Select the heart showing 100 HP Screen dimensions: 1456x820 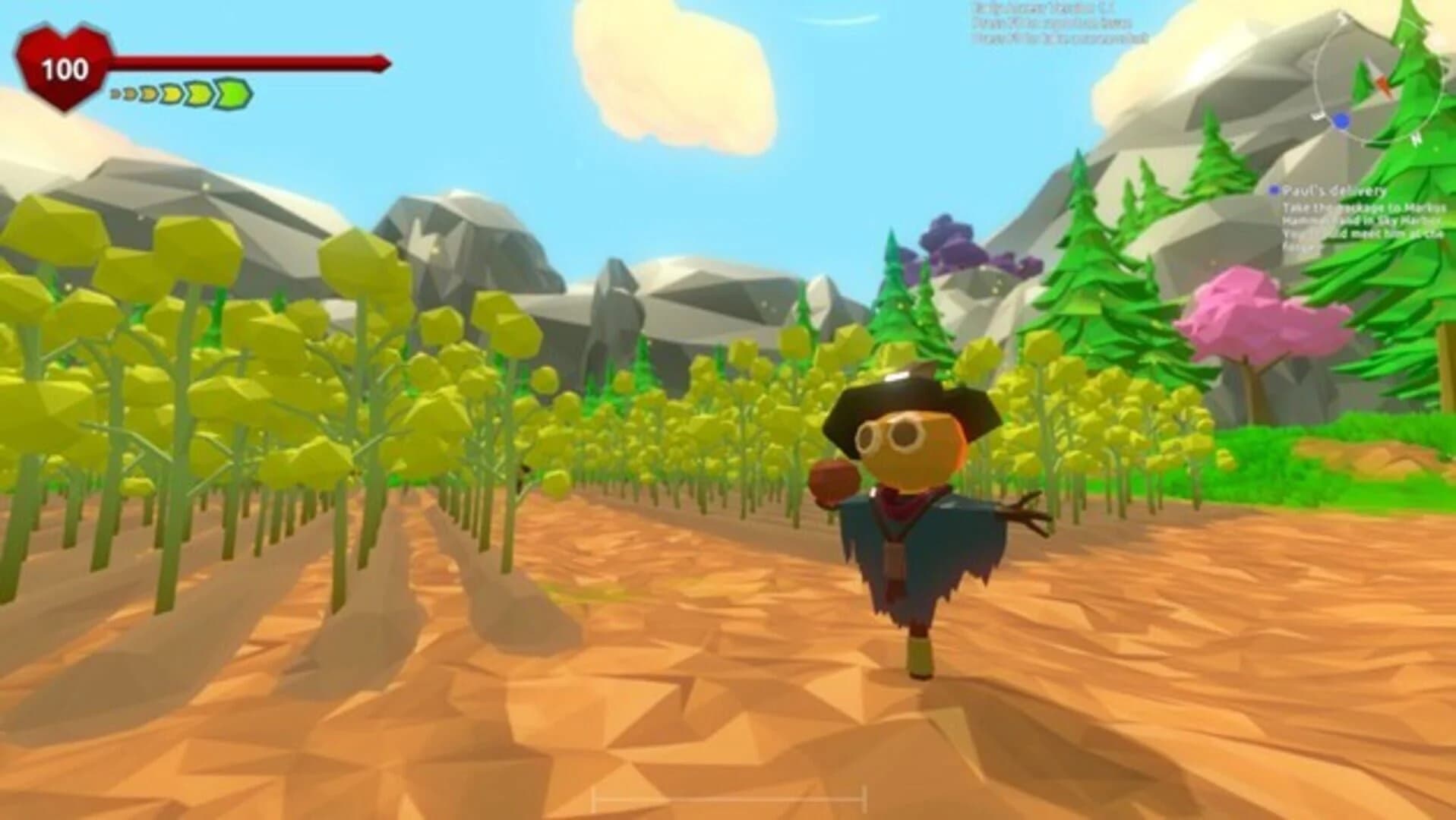(x=65, y=68)
